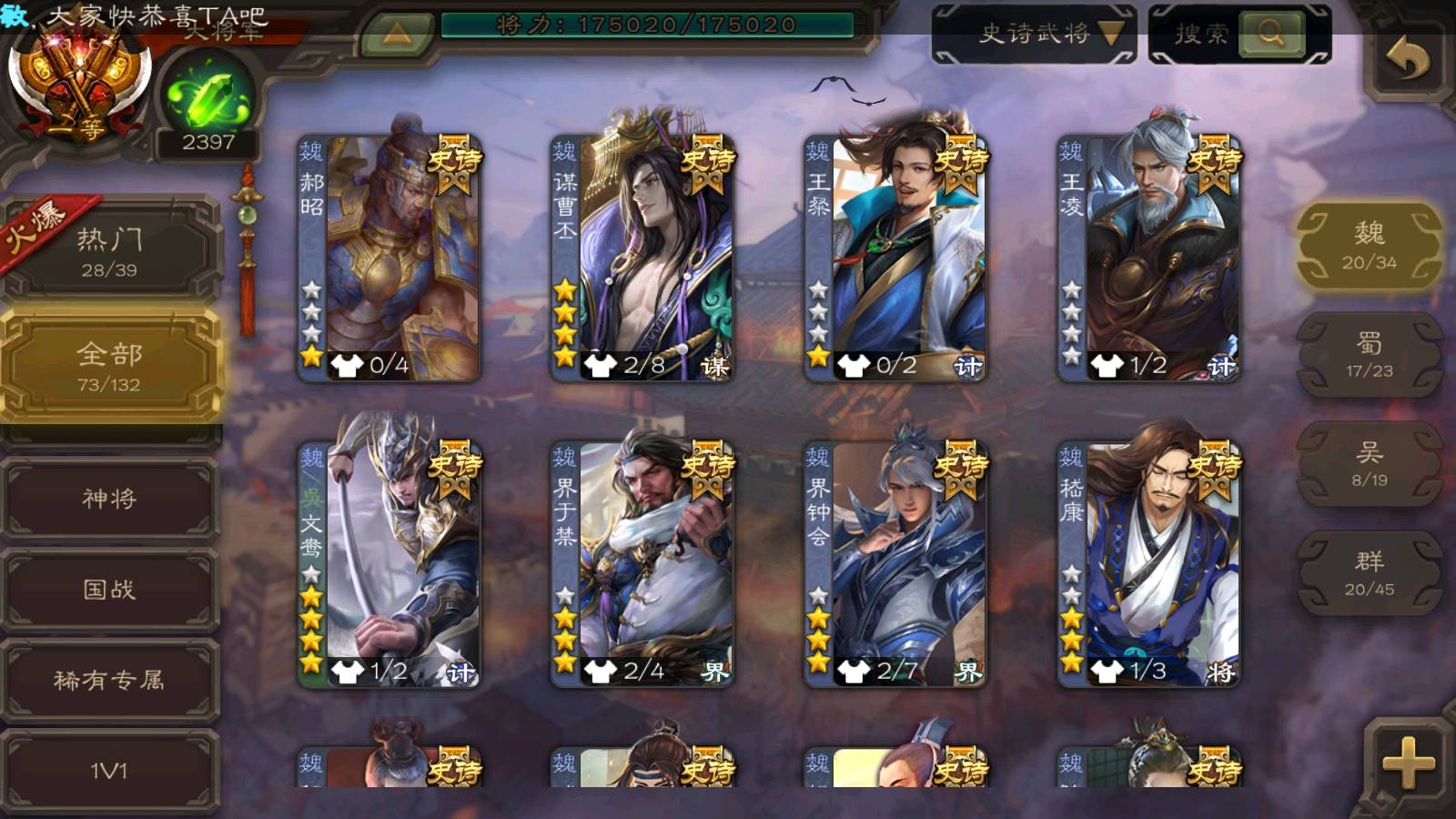Go back with the return arrow

tap(1407, 60)
